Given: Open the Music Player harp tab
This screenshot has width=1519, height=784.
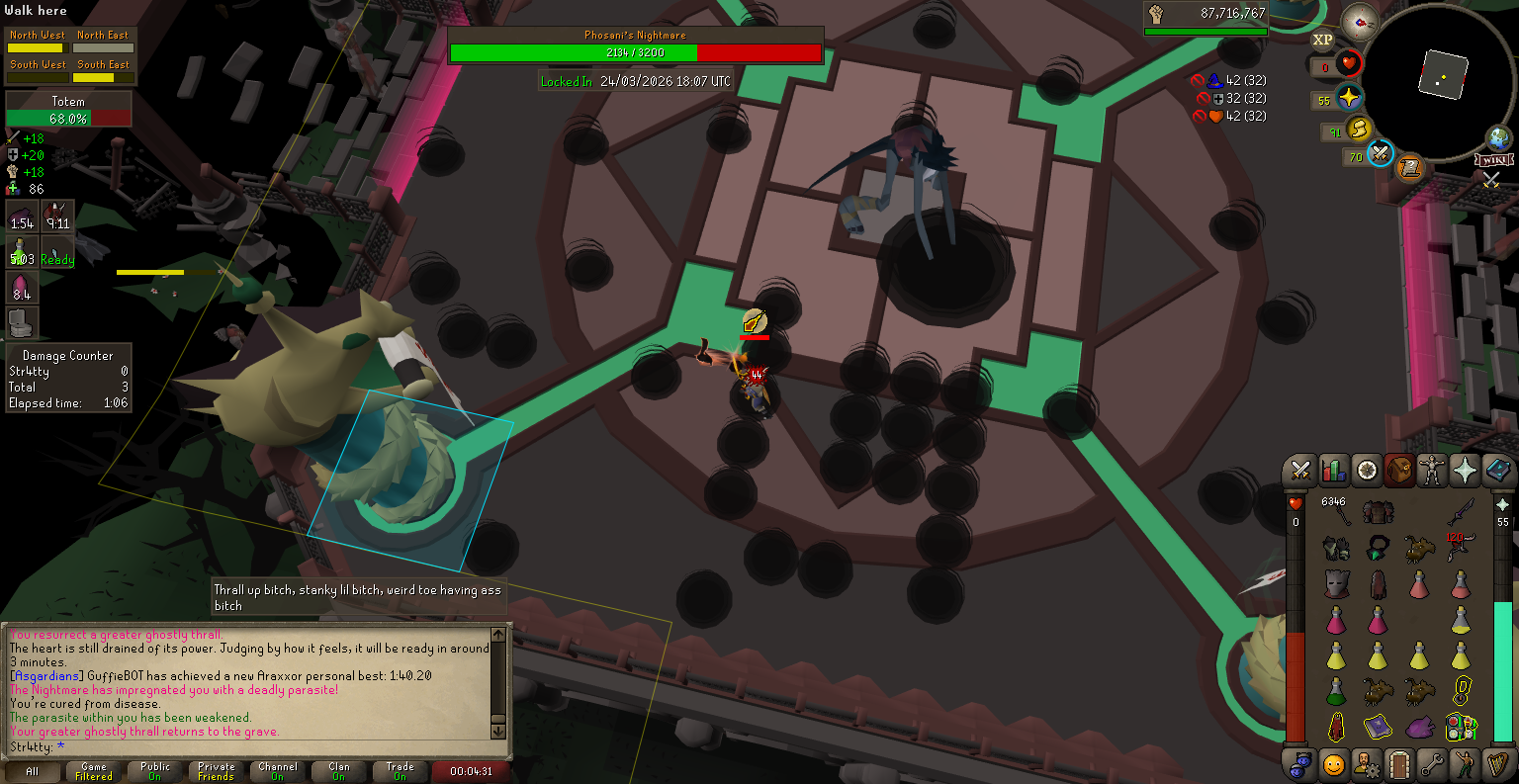Looking at the screenshot, I should click(1497, 764).
